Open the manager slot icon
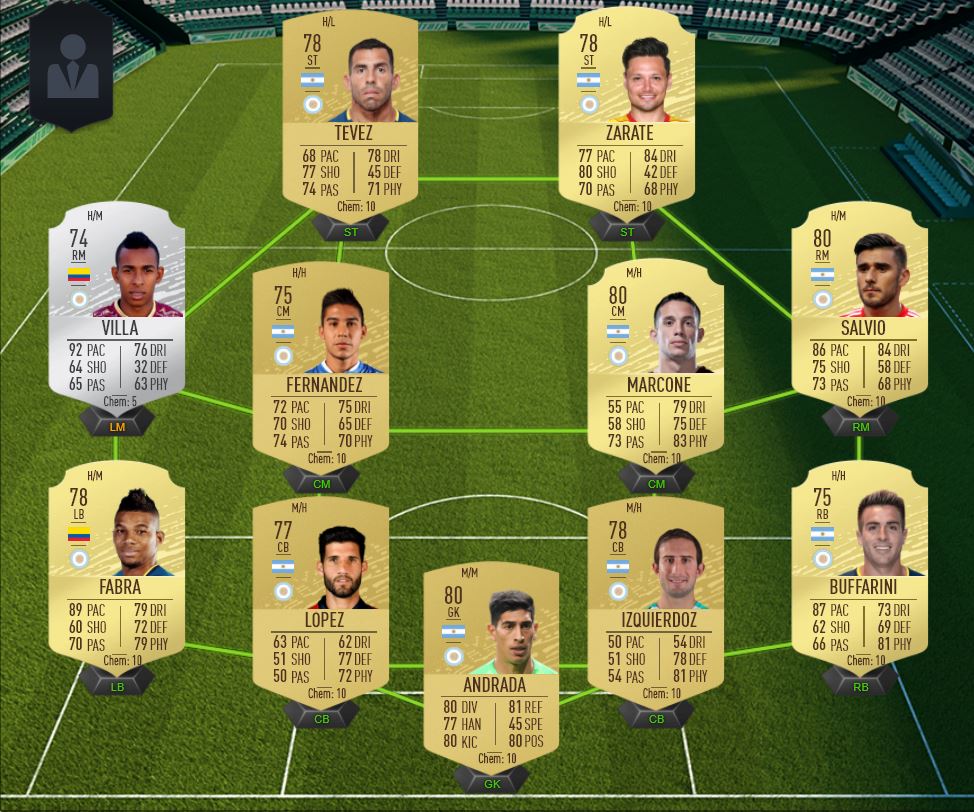 pos(72,67)
